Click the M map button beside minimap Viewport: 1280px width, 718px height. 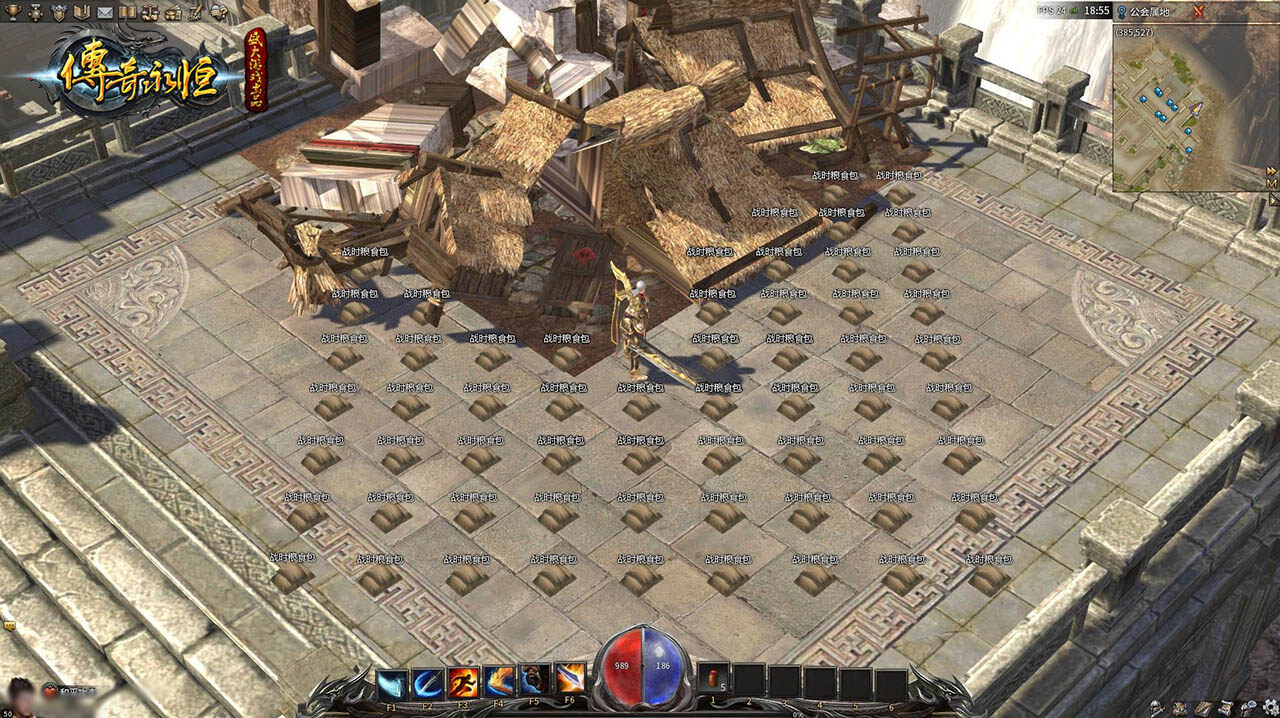(1272, 183)
